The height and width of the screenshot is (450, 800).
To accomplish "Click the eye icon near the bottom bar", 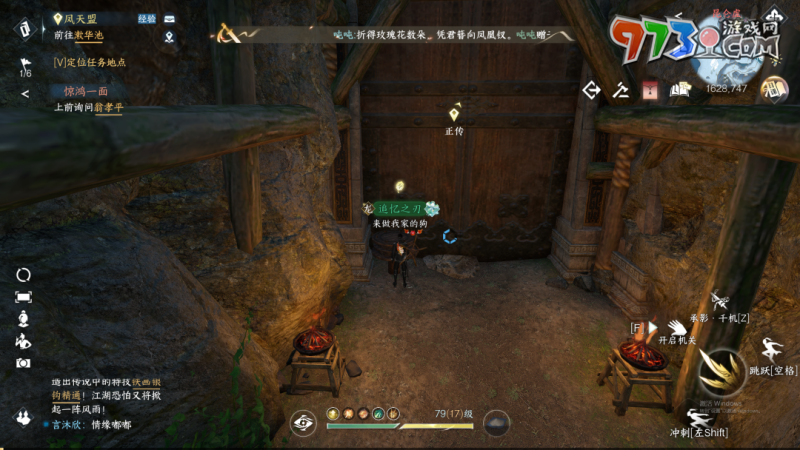I will click(304, 422).
